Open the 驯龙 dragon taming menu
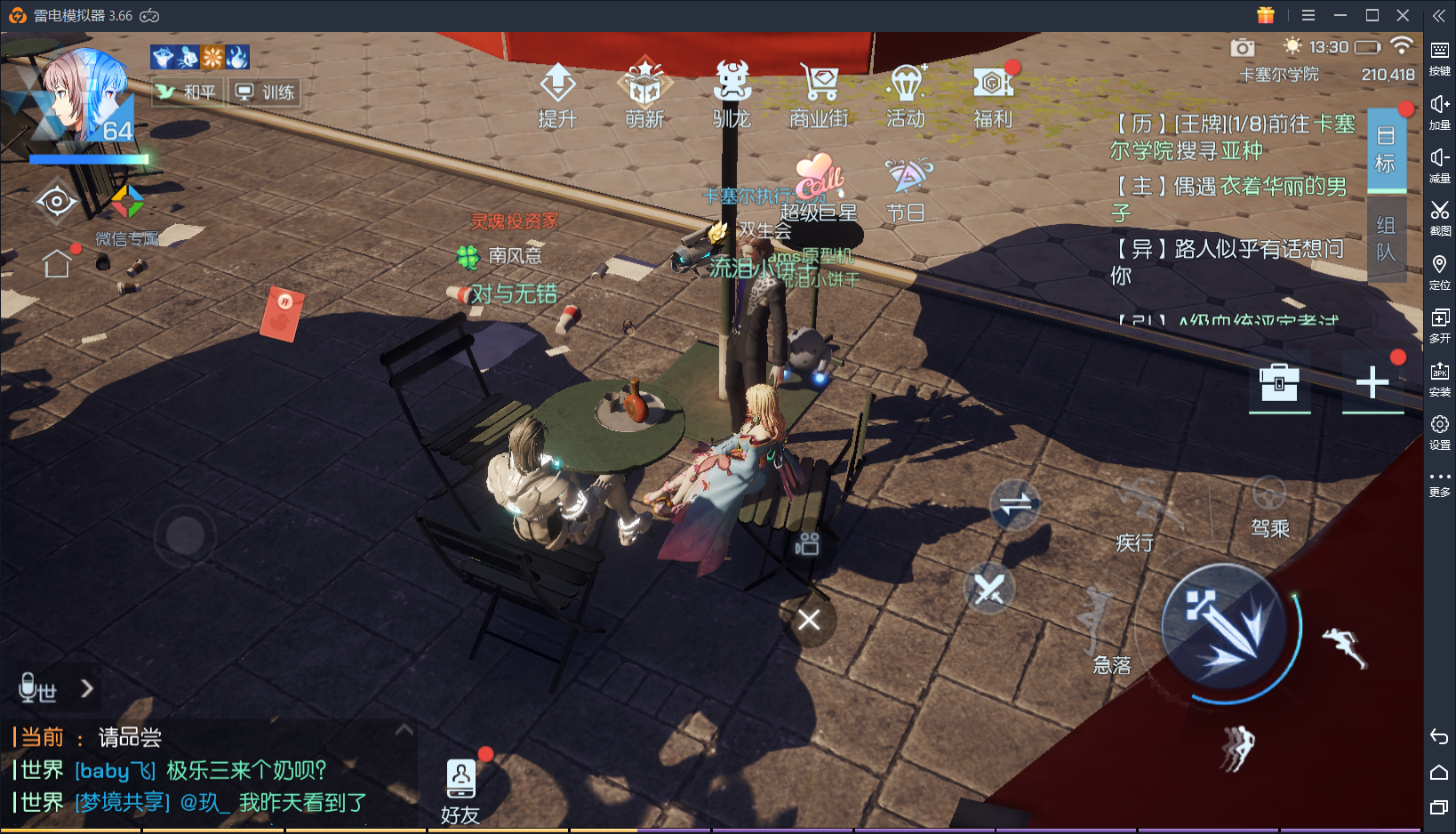The width and height of the screenshot is (1456, 834). [732, 94]
